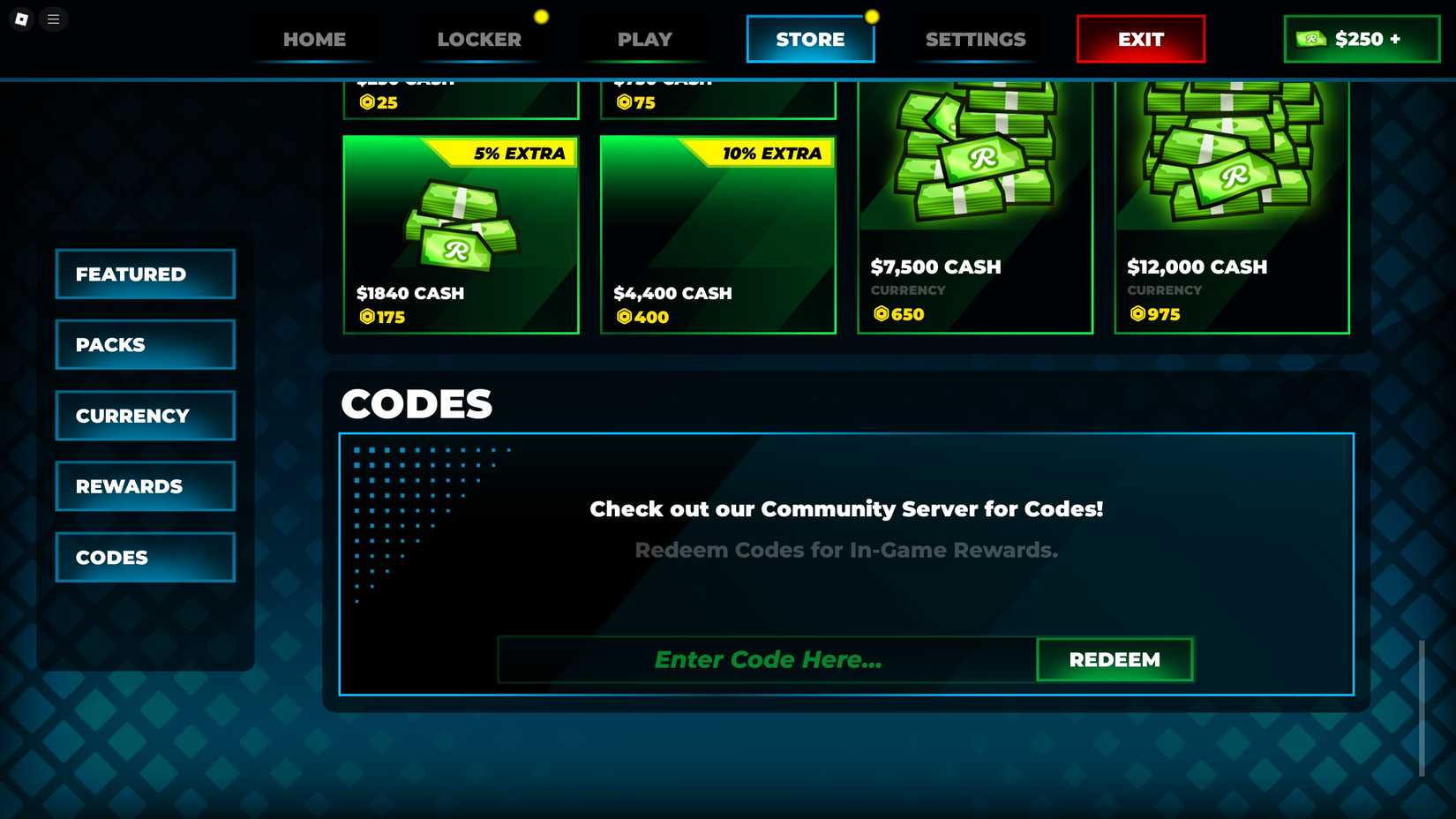Click the coin icon next to 650 price
The width and height of the screenshot is (1456, 819).
coord(881,314)
